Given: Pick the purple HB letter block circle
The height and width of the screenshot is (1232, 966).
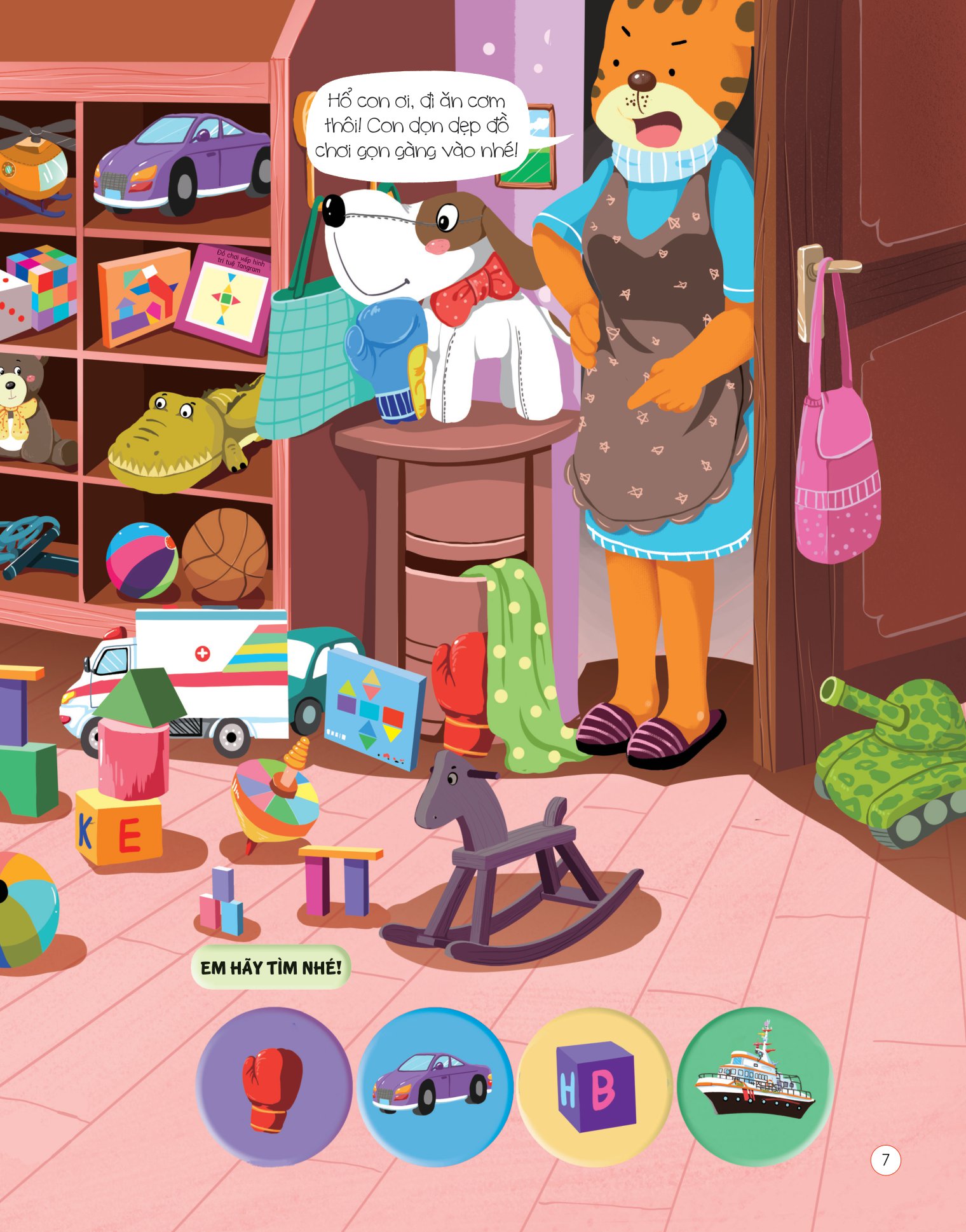Looking at the screenshot, I should (x=595, y=1086).
